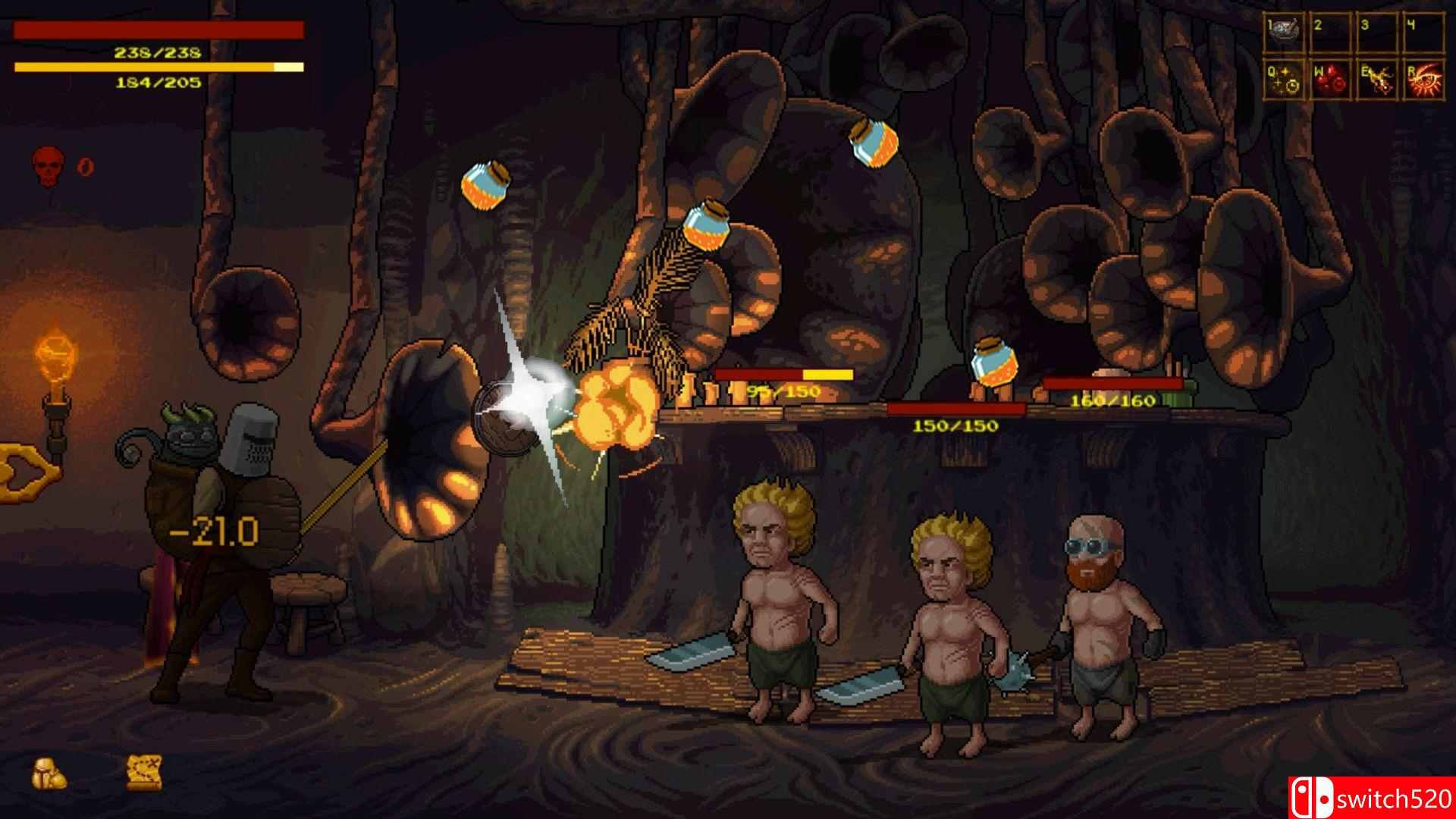This screenshot has width=1456, height=819.
Task: Cast the W red orbs ability
Action: point(1329,80)
